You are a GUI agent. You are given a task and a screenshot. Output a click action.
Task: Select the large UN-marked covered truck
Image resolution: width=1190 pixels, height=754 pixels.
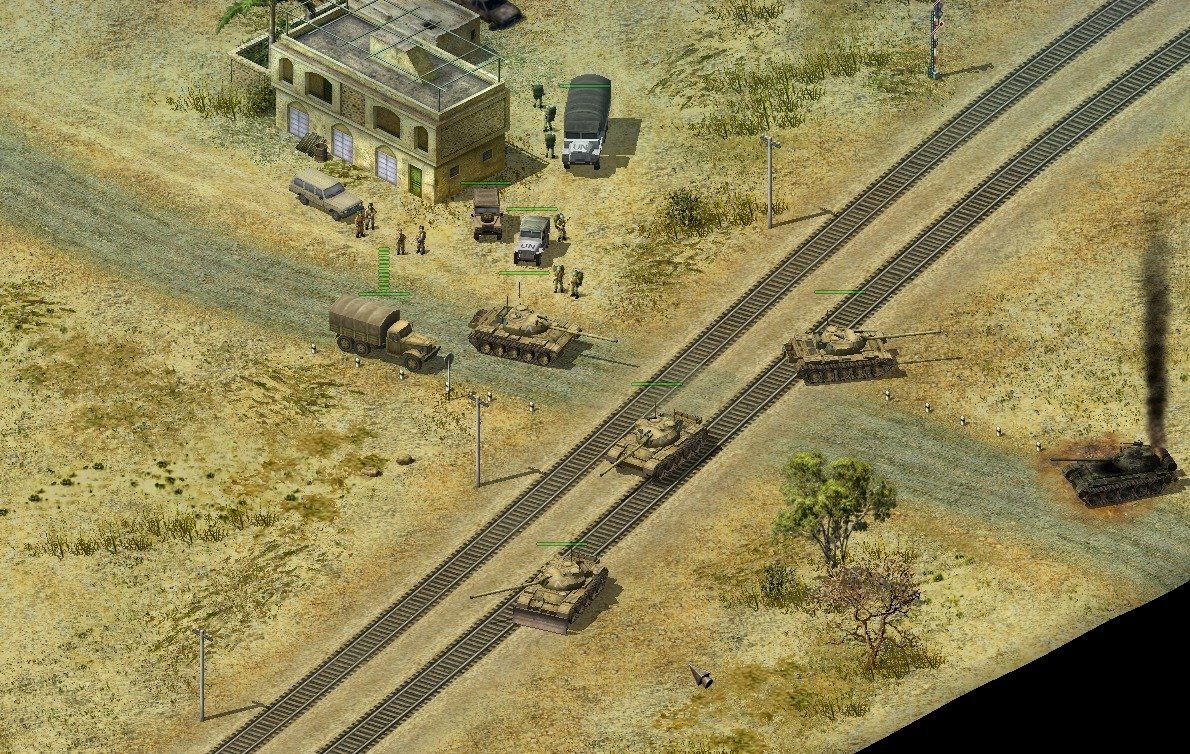click(x=586, y=123)
